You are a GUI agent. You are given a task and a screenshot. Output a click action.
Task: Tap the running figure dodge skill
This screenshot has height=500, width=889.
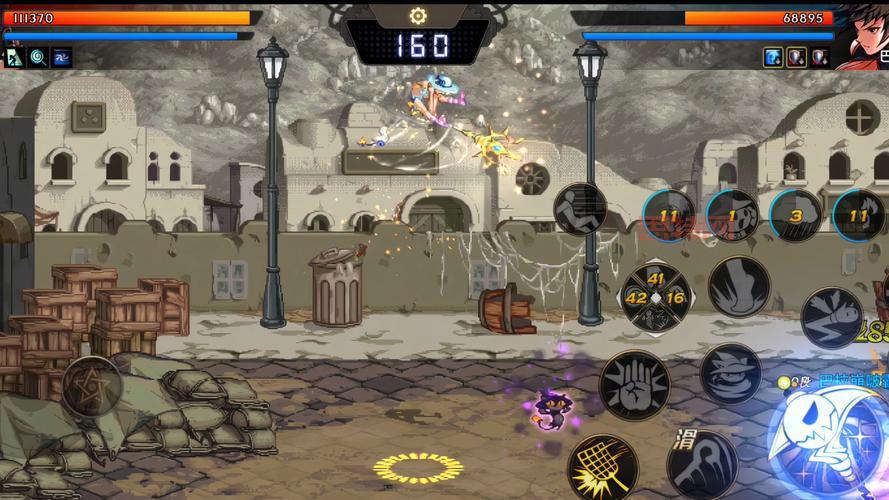(580, 209)
